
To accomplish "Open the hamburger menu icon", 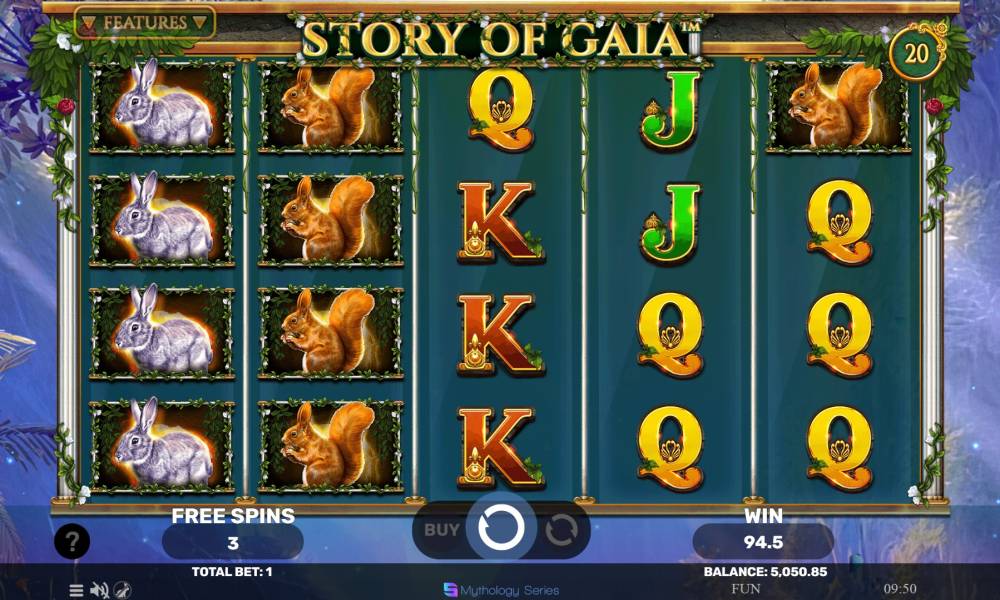I will point(76,590).
